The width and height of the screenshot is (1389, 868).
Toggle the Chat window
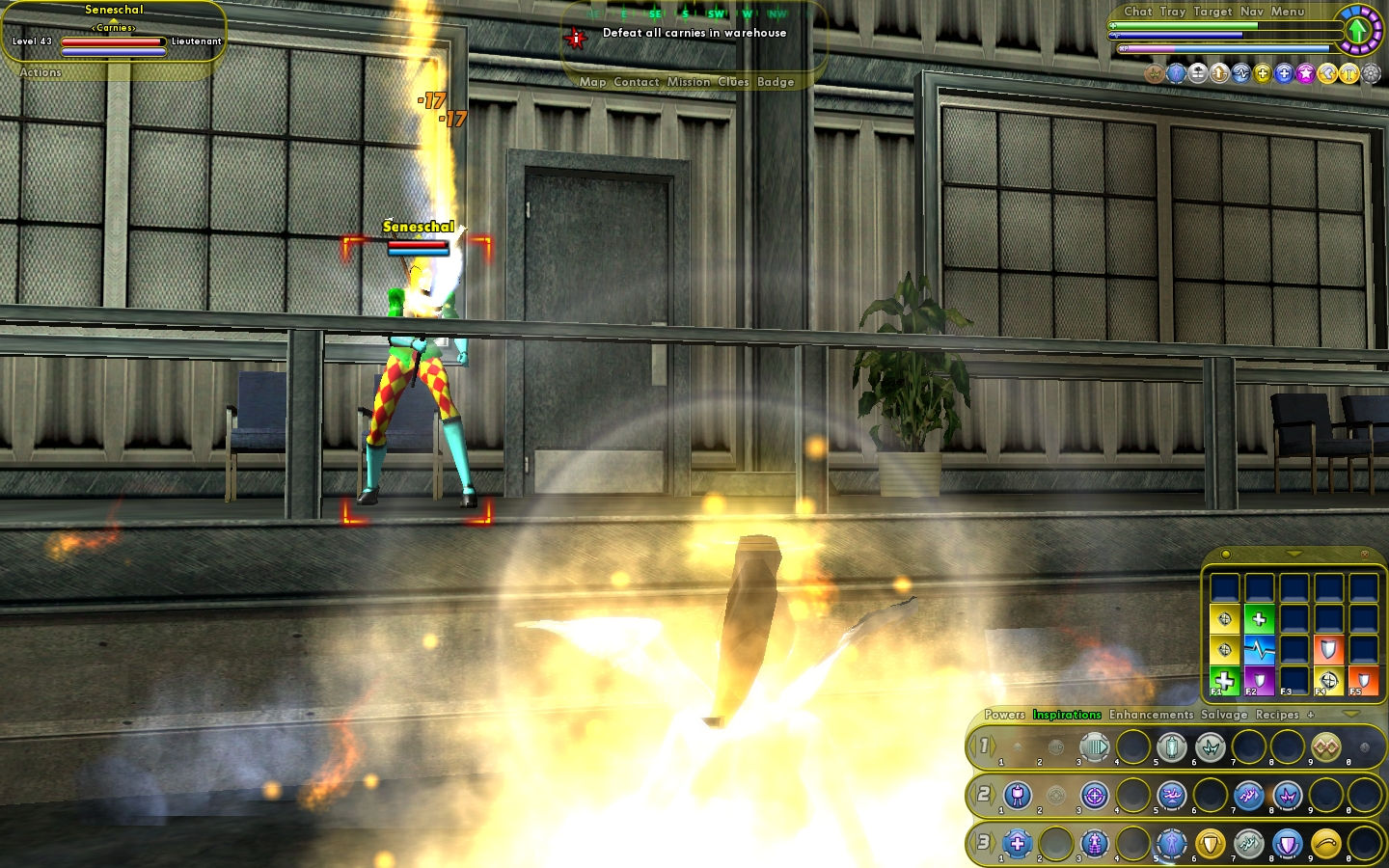pyautogui.click(x=1137, y=12)
